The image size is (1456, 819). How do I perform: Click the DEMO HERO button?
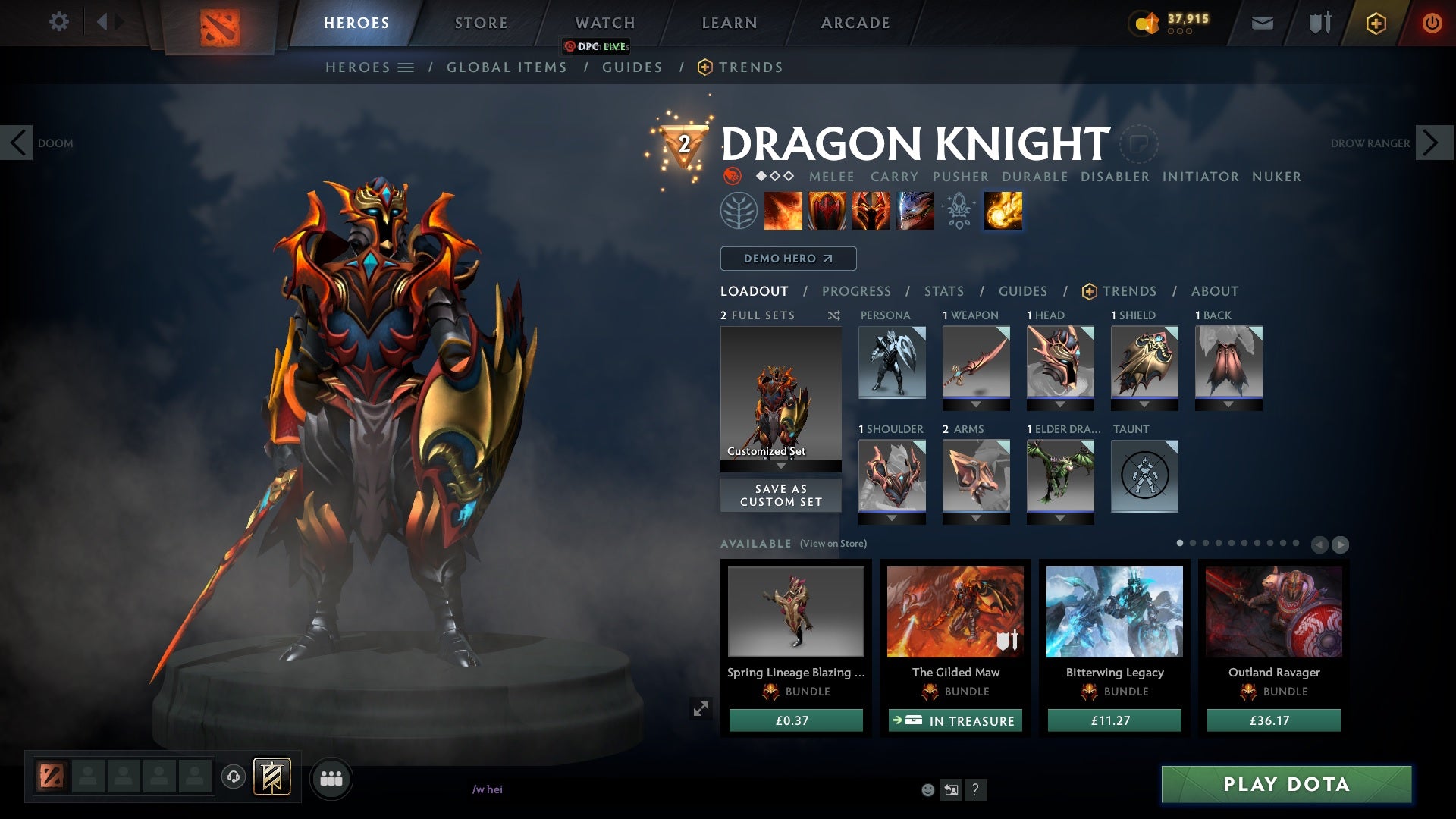(x=787, y=259)
